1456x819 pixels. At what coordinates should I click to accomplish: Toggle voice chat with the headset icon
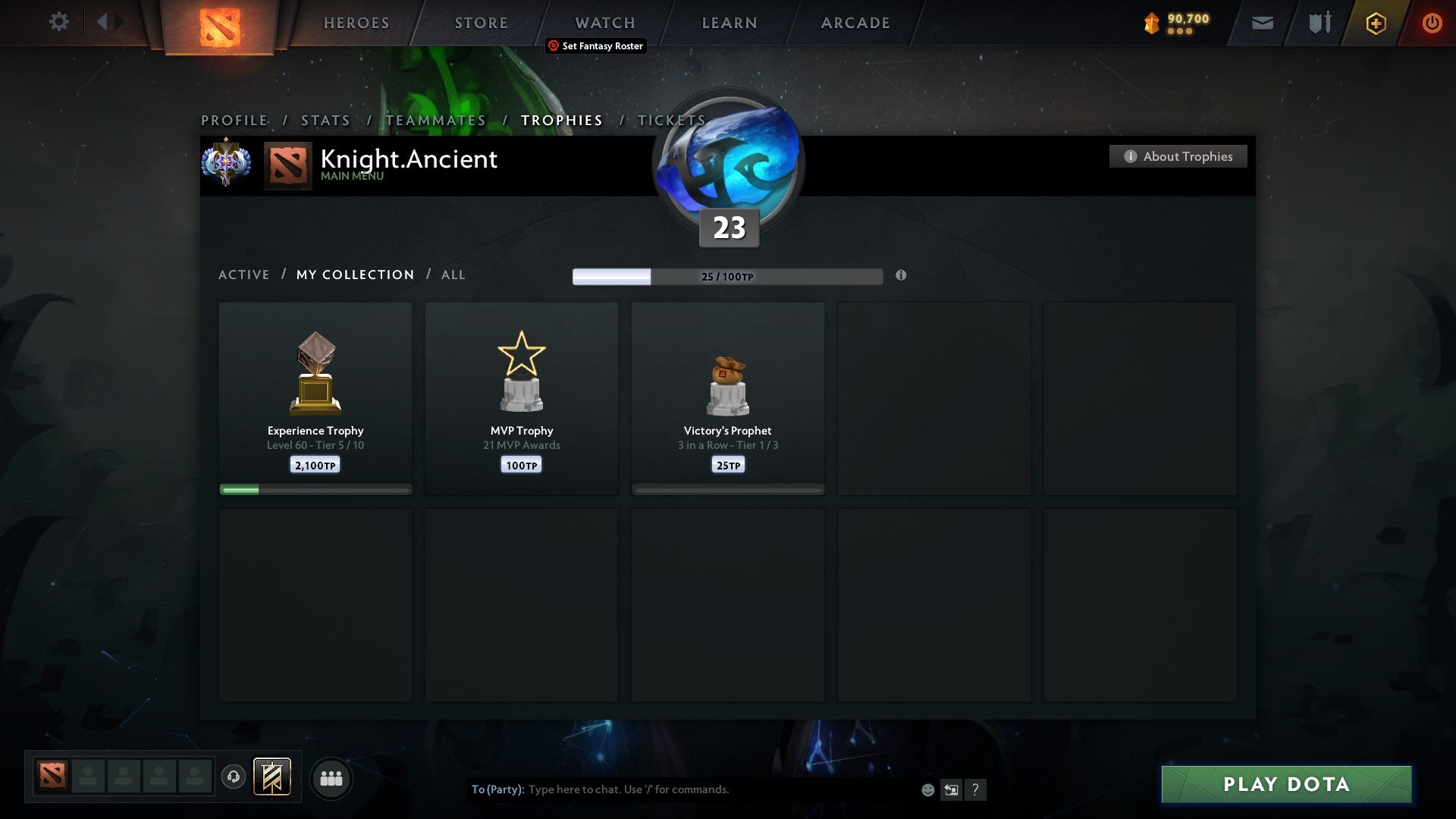coord(234,777)
